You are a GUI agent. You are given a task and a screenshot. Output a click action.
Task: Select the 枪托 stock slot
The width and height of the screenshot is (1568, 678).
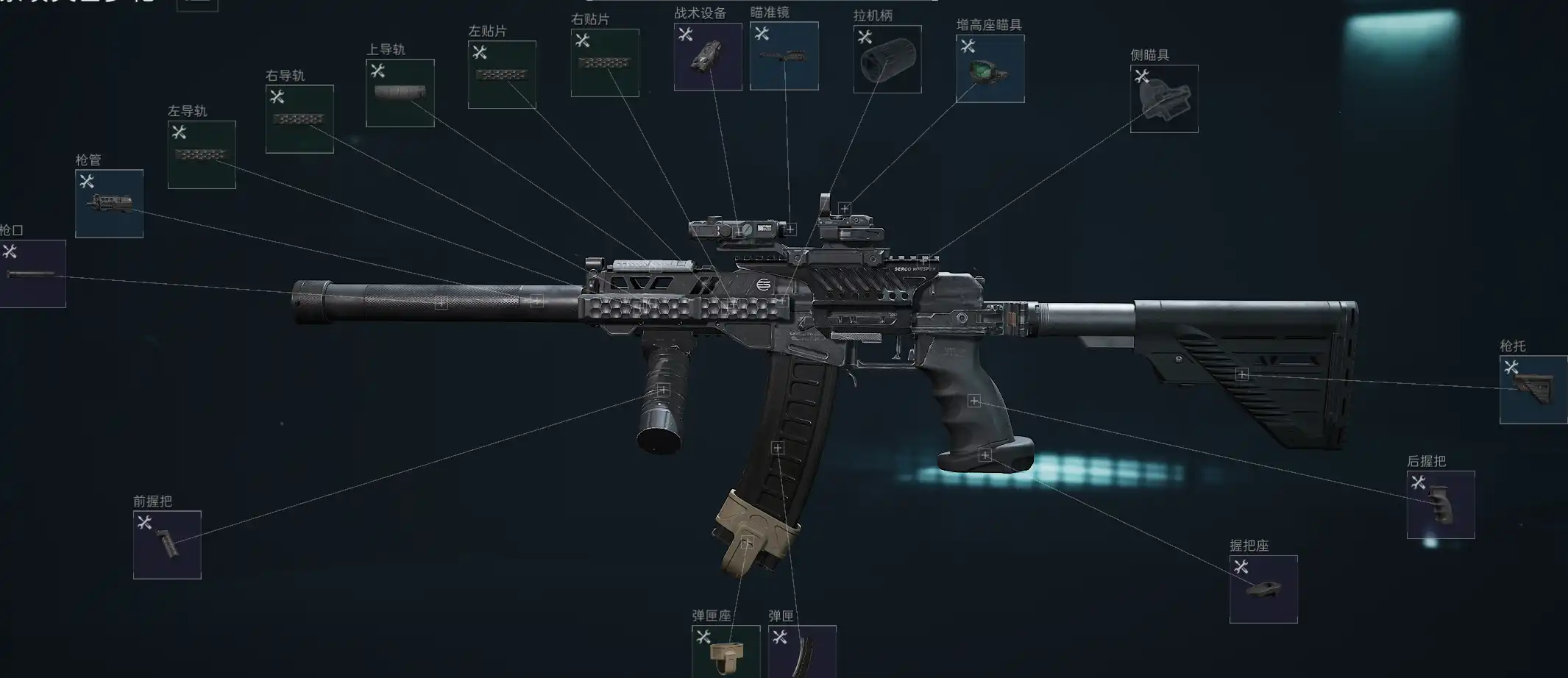coord(1533,390)
